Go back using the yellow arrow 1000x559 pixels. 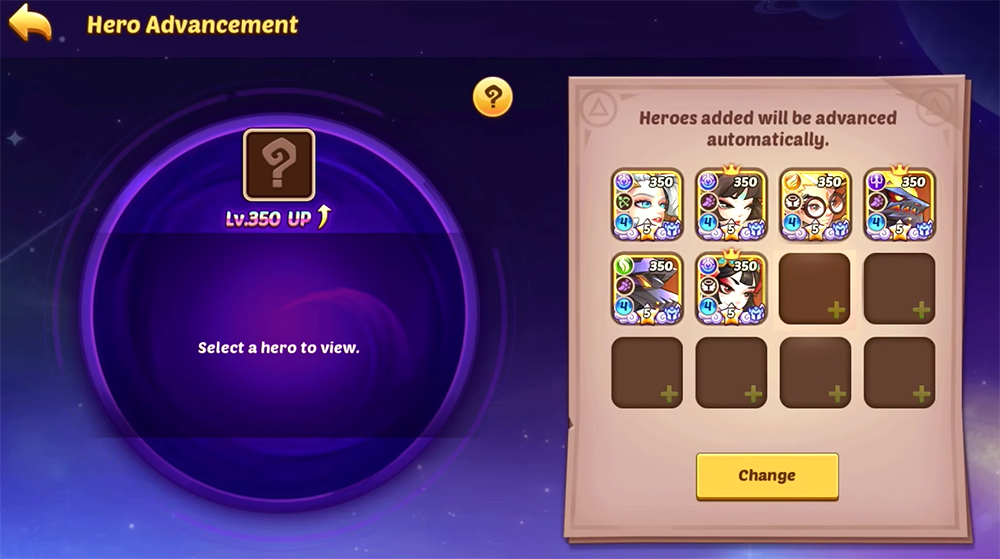pyautogui.click(x=30, y=24)
